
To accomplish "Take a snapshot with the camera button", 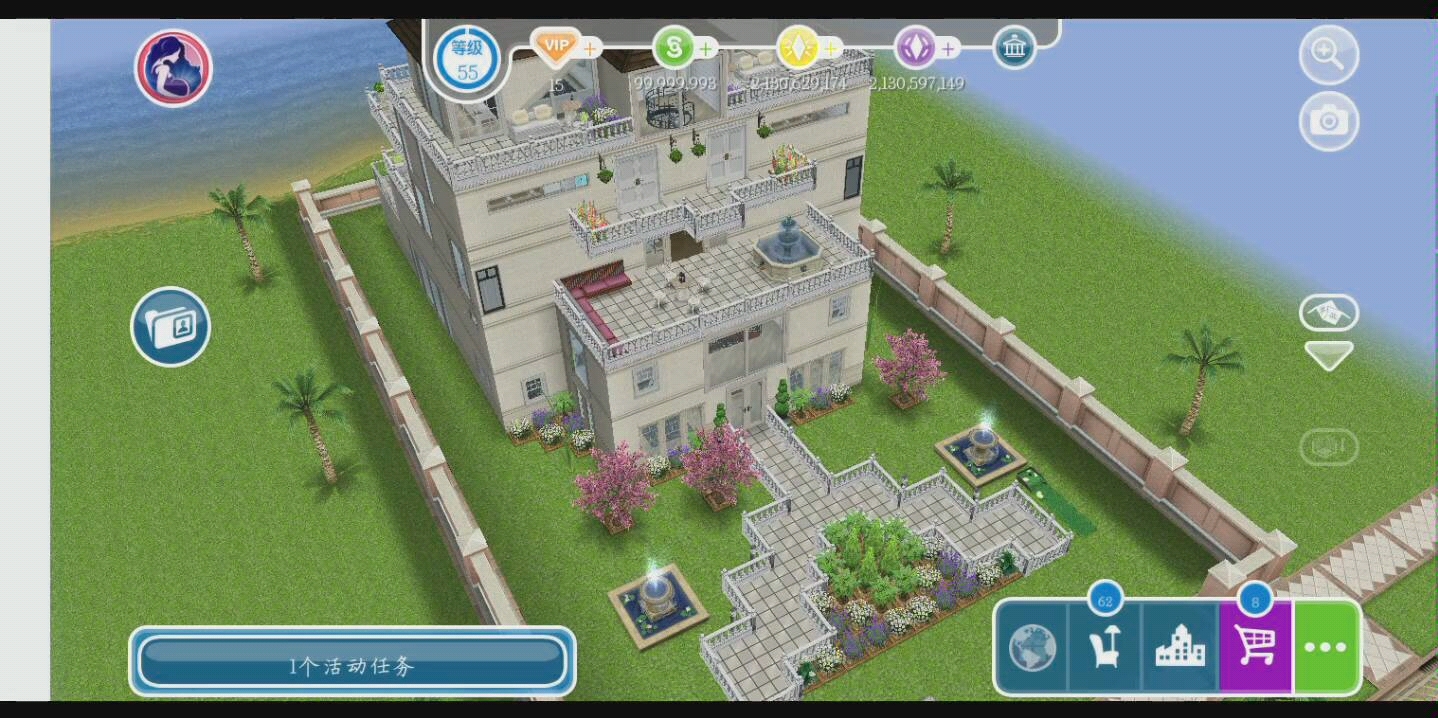I will [x=1328, y=121].
